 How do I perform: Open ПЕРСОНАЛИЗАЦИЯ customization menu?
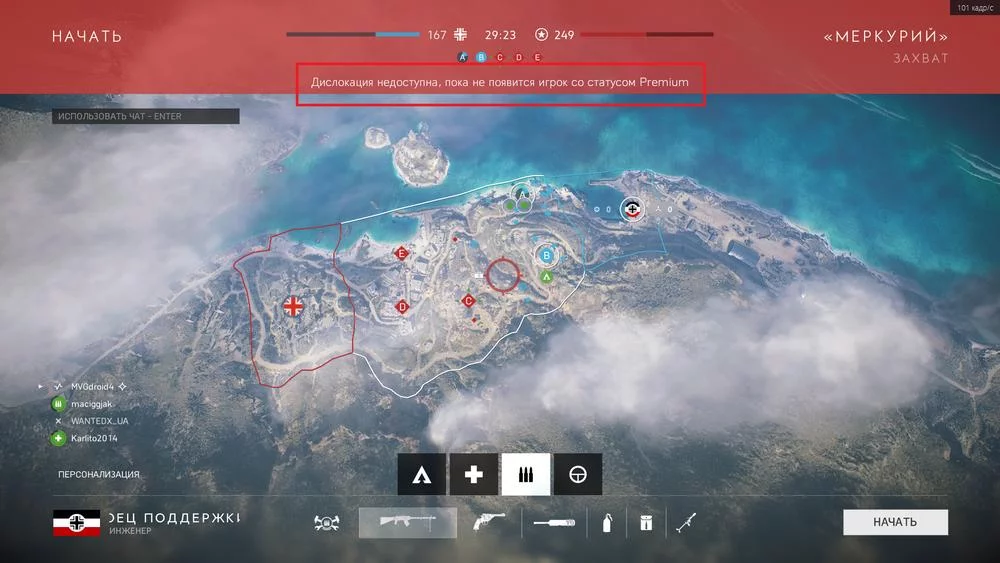pyautogui.click(x=99, y=474)
